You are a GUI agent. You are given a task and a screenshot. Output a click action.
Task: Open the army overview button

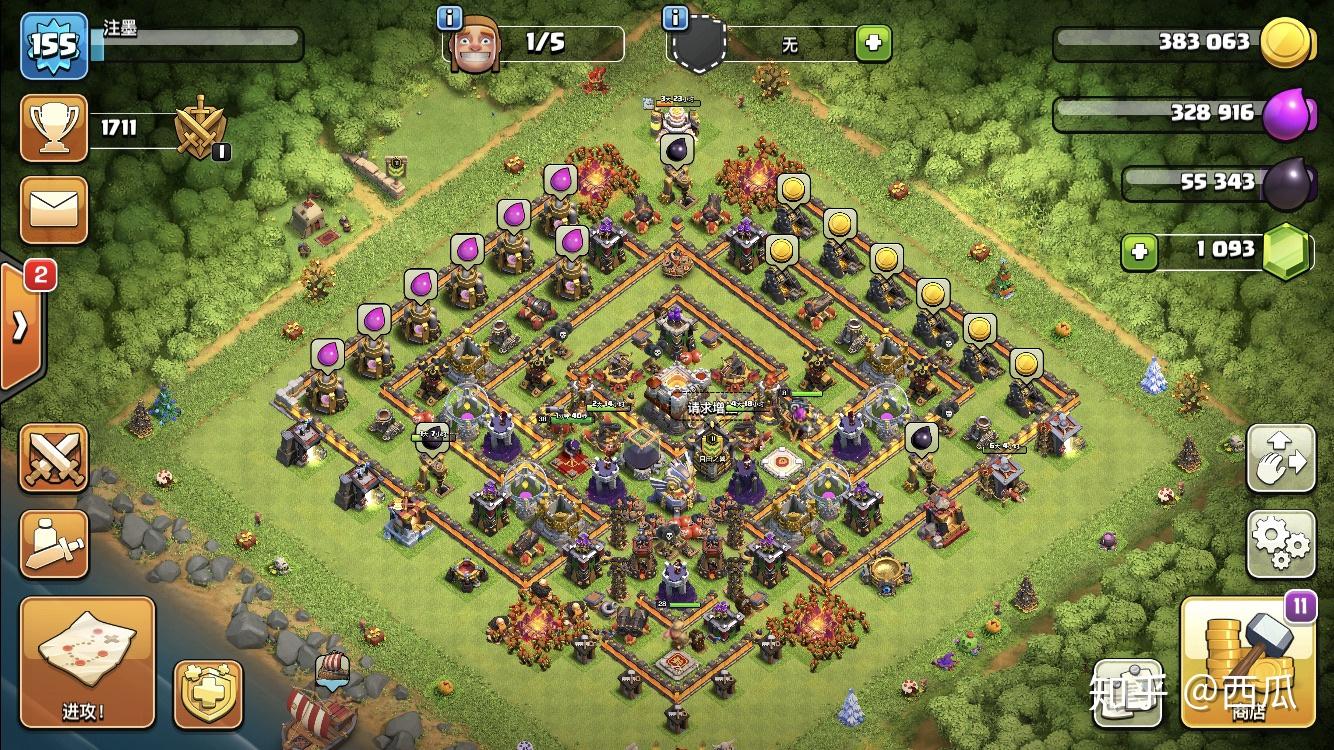[x=54, y=543]
